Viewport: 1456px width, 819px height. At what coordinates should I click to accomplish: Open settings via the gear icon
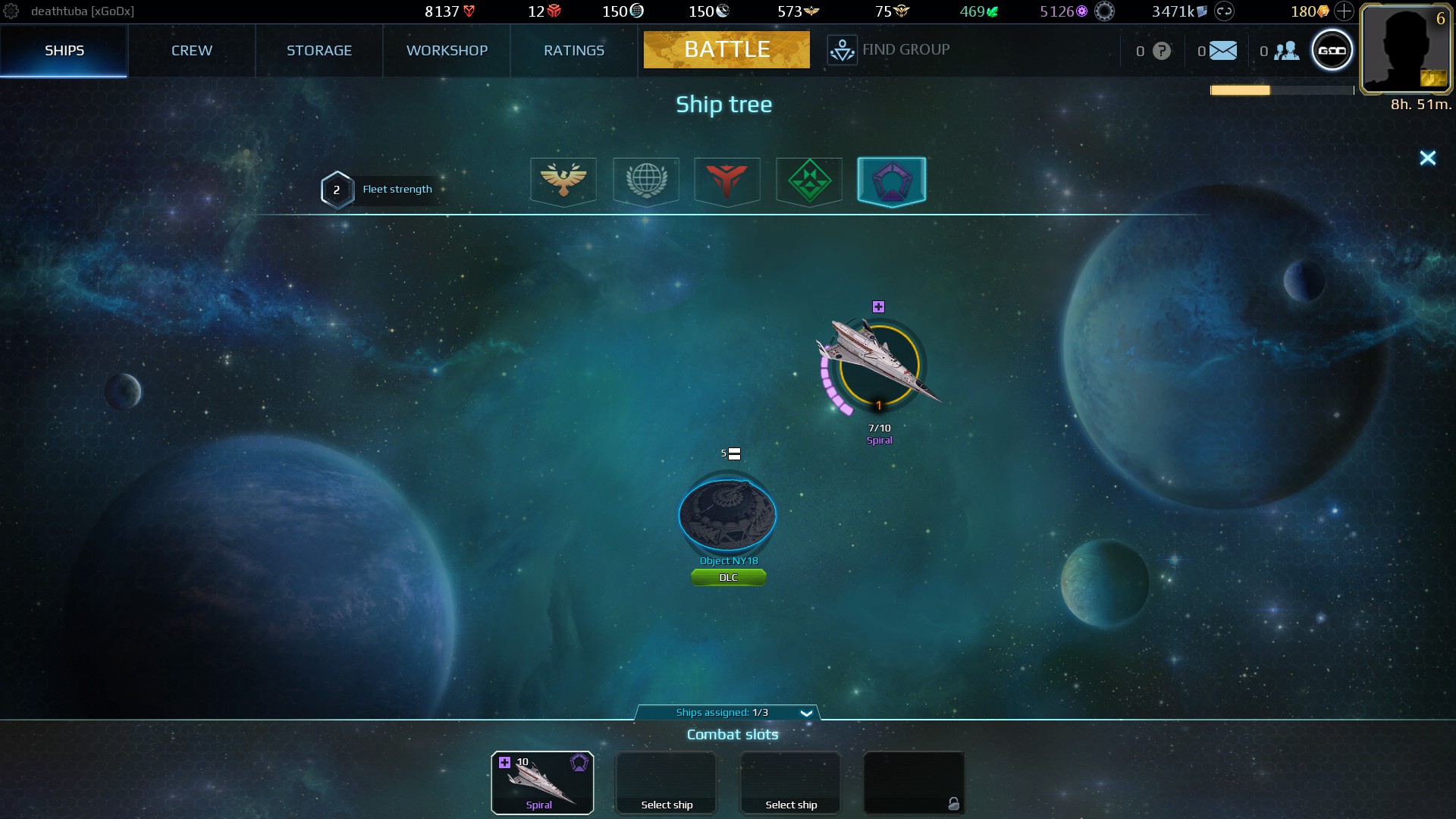pos(11,11)
